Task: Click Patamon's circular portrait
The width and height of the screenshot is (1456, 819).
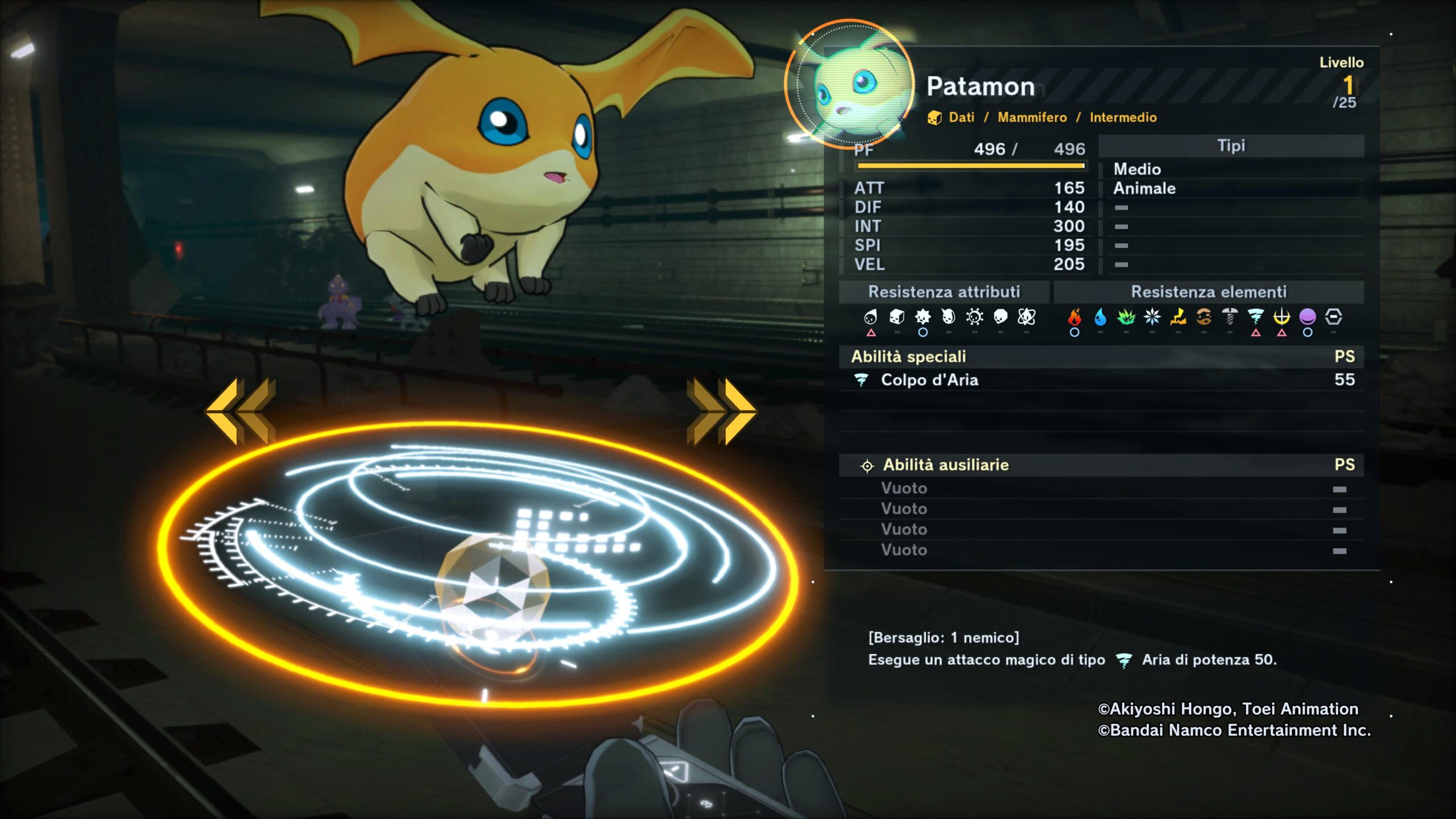Action: pos(849,84)
